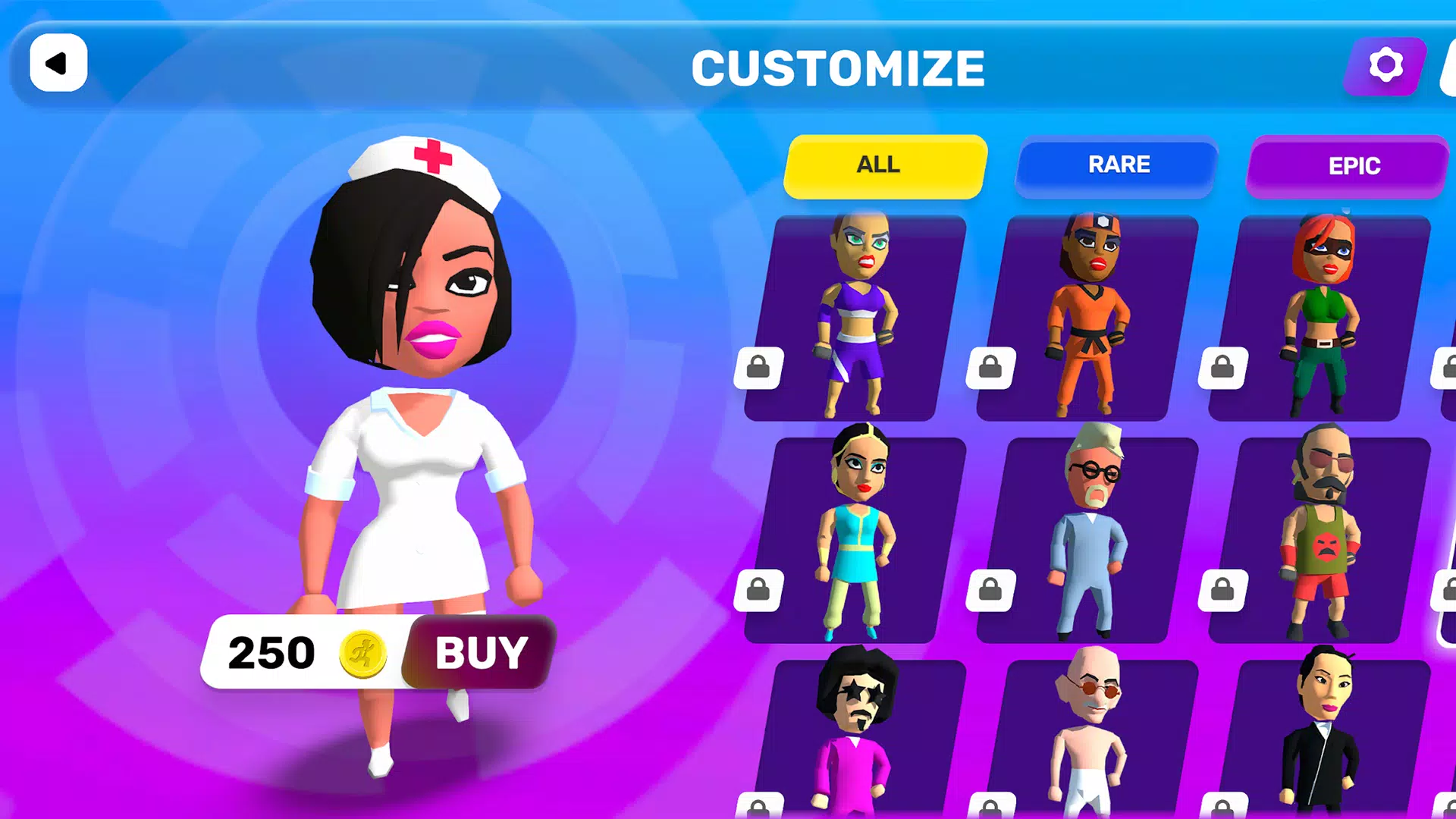Show ALL characters tab
Screen dimensions: 1456x819
(884, 166)
